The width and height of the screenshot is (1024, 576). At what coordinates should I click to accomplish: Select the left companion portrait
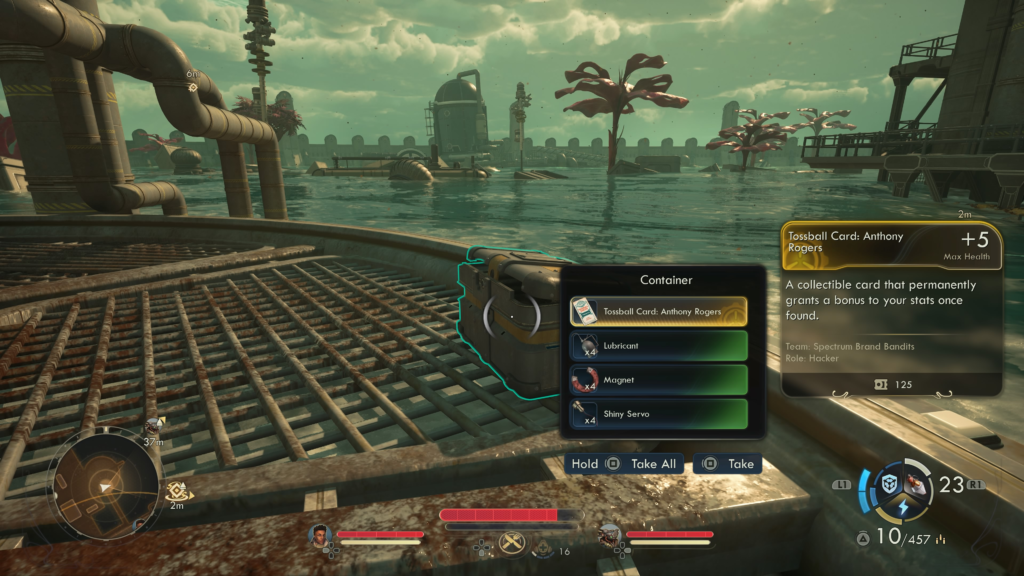point(320,535)
